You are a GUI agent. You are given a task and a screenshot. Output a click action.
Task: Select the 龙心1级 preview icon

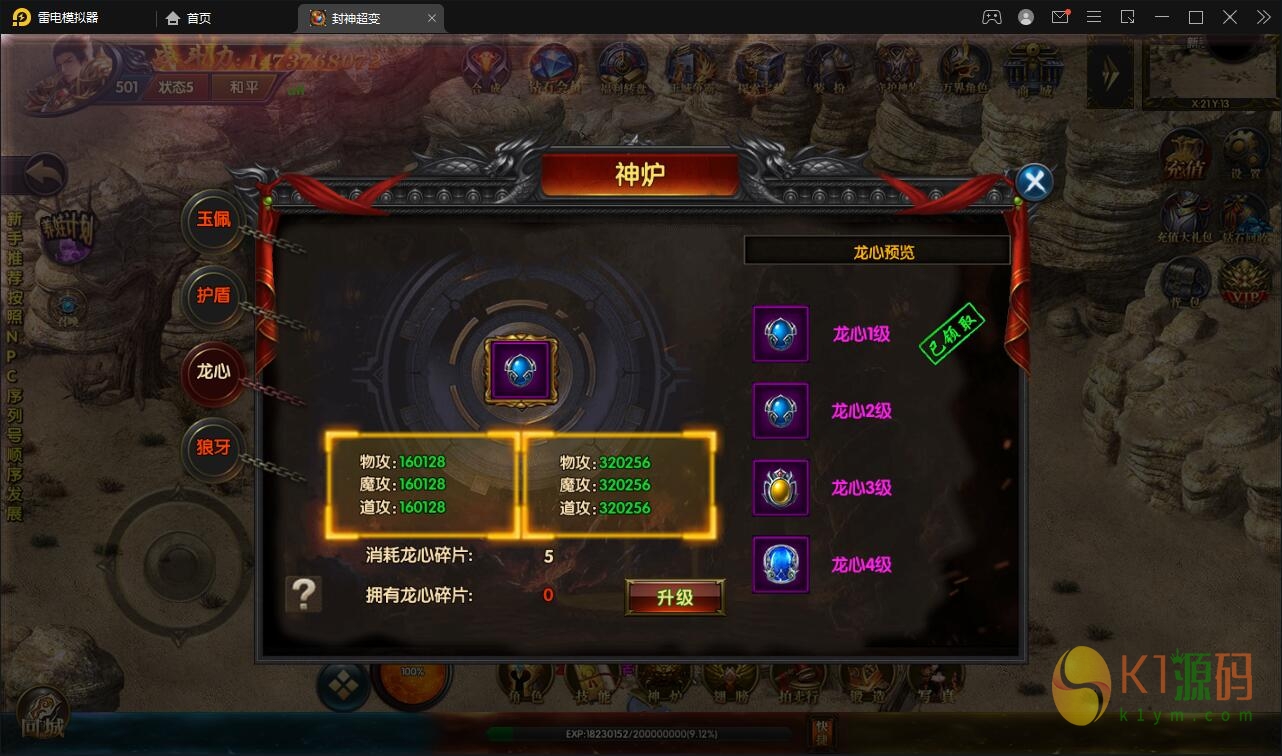pos(780,334)
